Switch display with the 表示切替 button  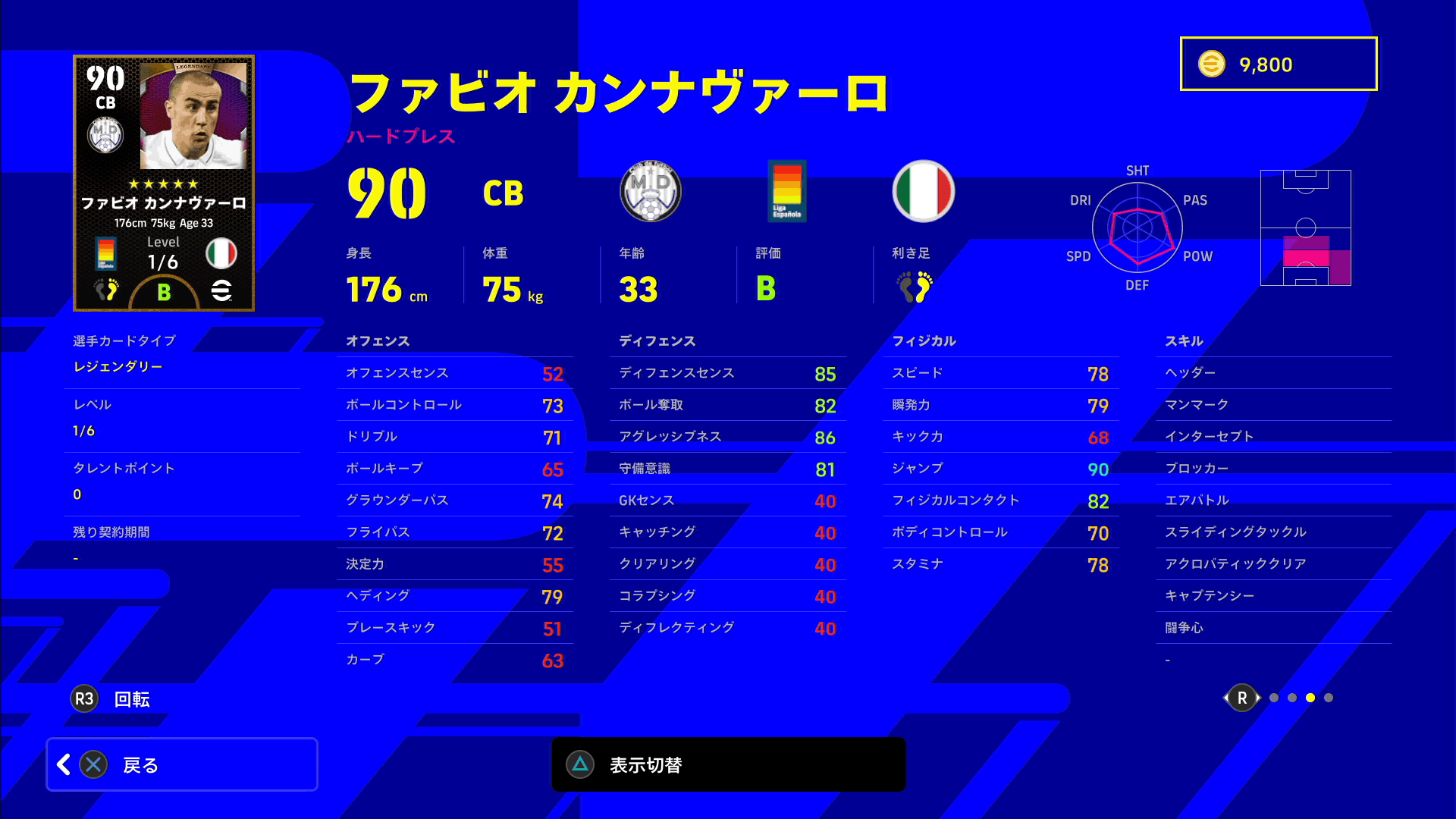point(728,764)
